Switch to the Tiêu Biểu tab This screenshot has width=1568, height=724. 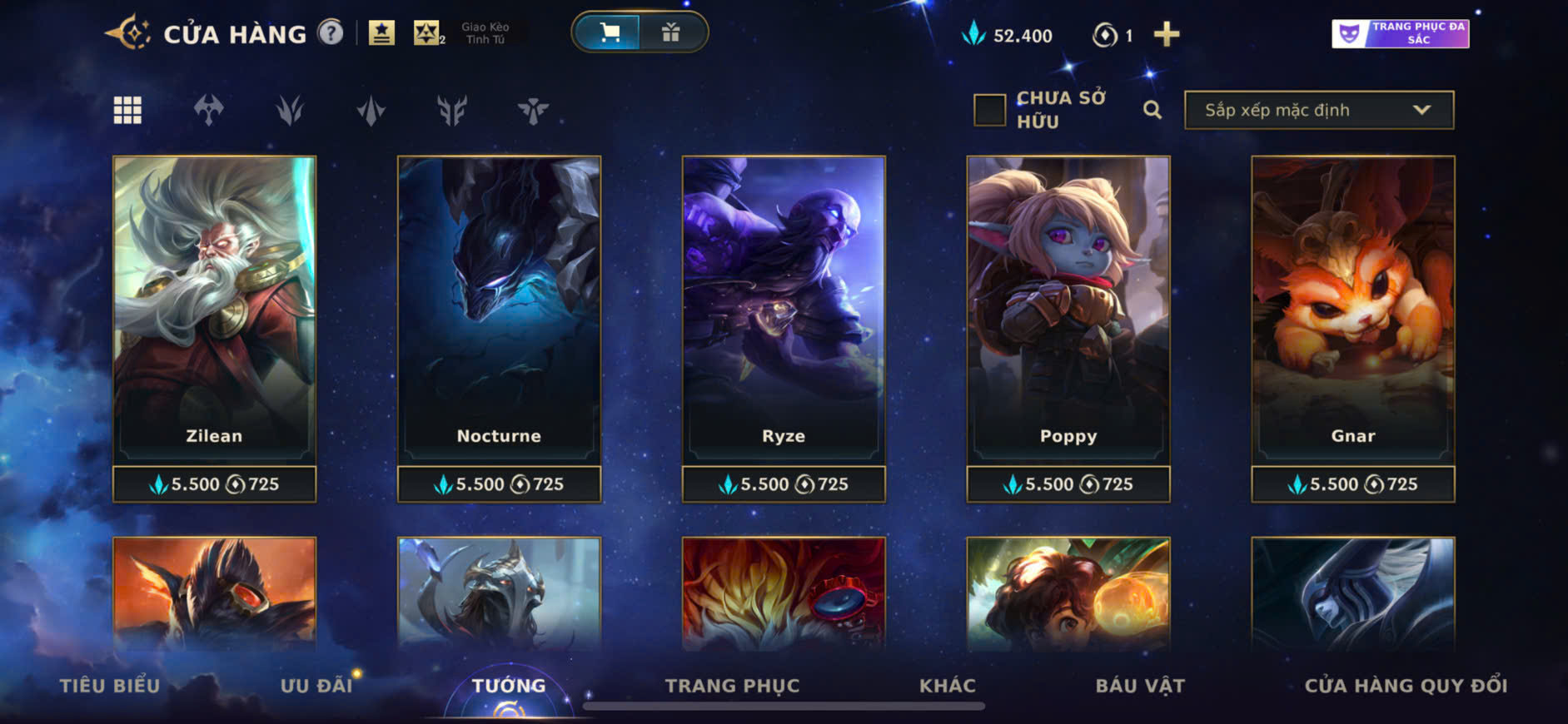coord(109,685)
